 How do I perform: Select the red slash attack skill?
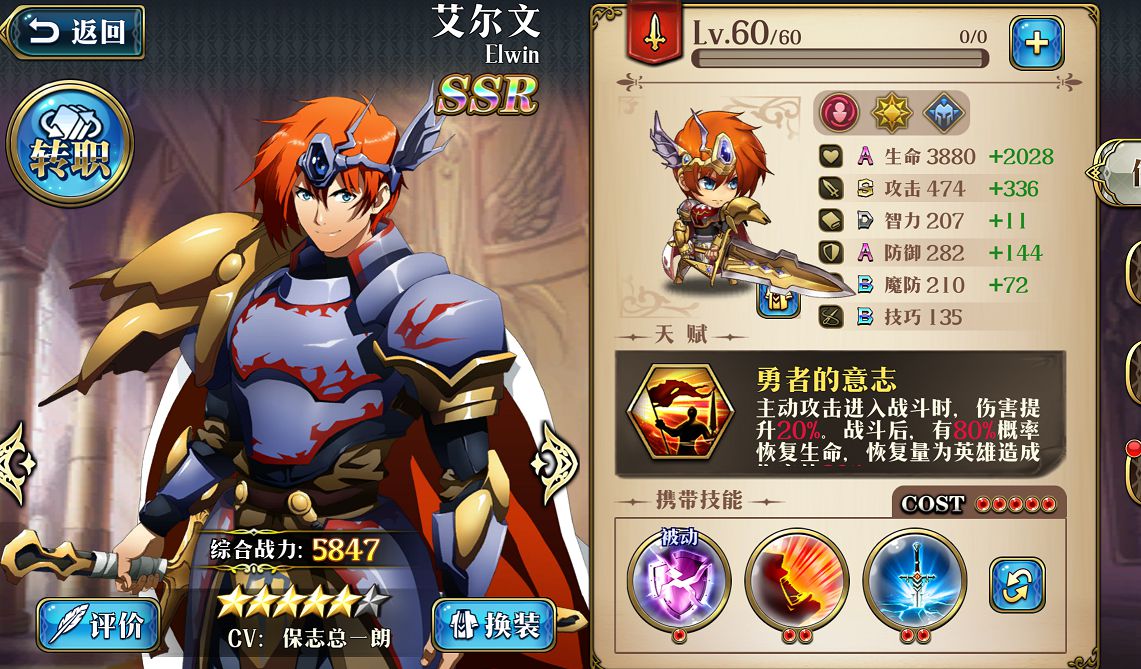796,580
